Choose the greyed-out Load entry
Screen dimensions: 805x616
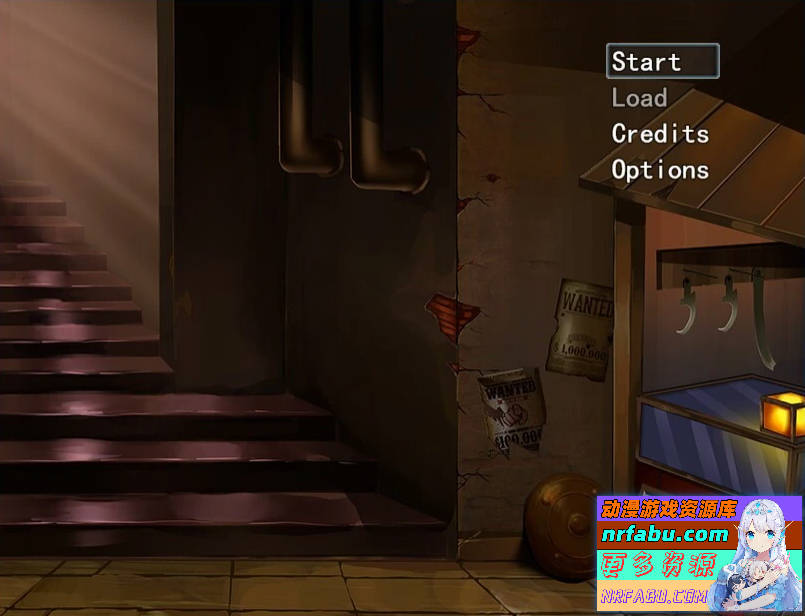[640, 98]
